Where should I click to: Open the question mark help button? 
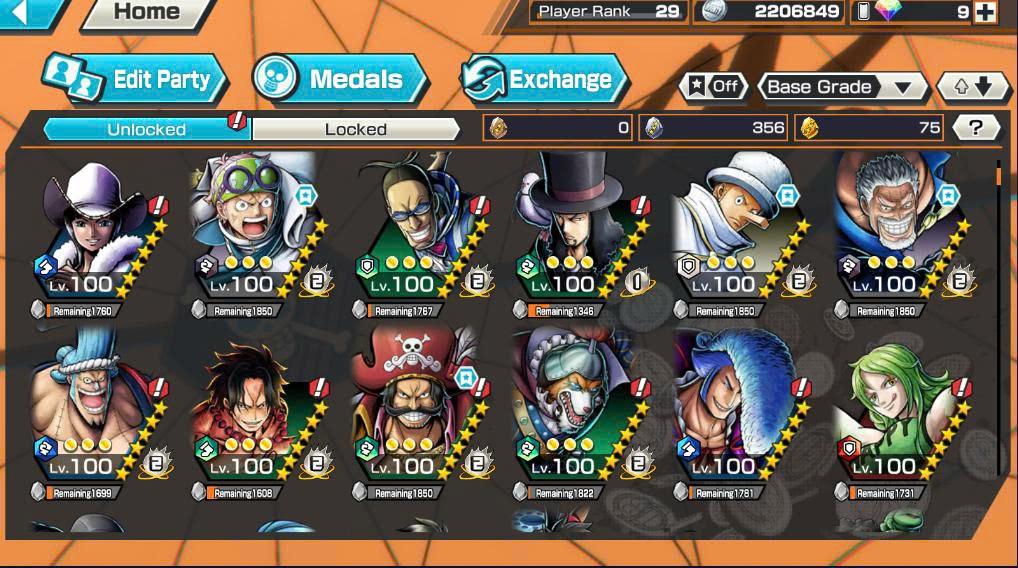(976, 127)
